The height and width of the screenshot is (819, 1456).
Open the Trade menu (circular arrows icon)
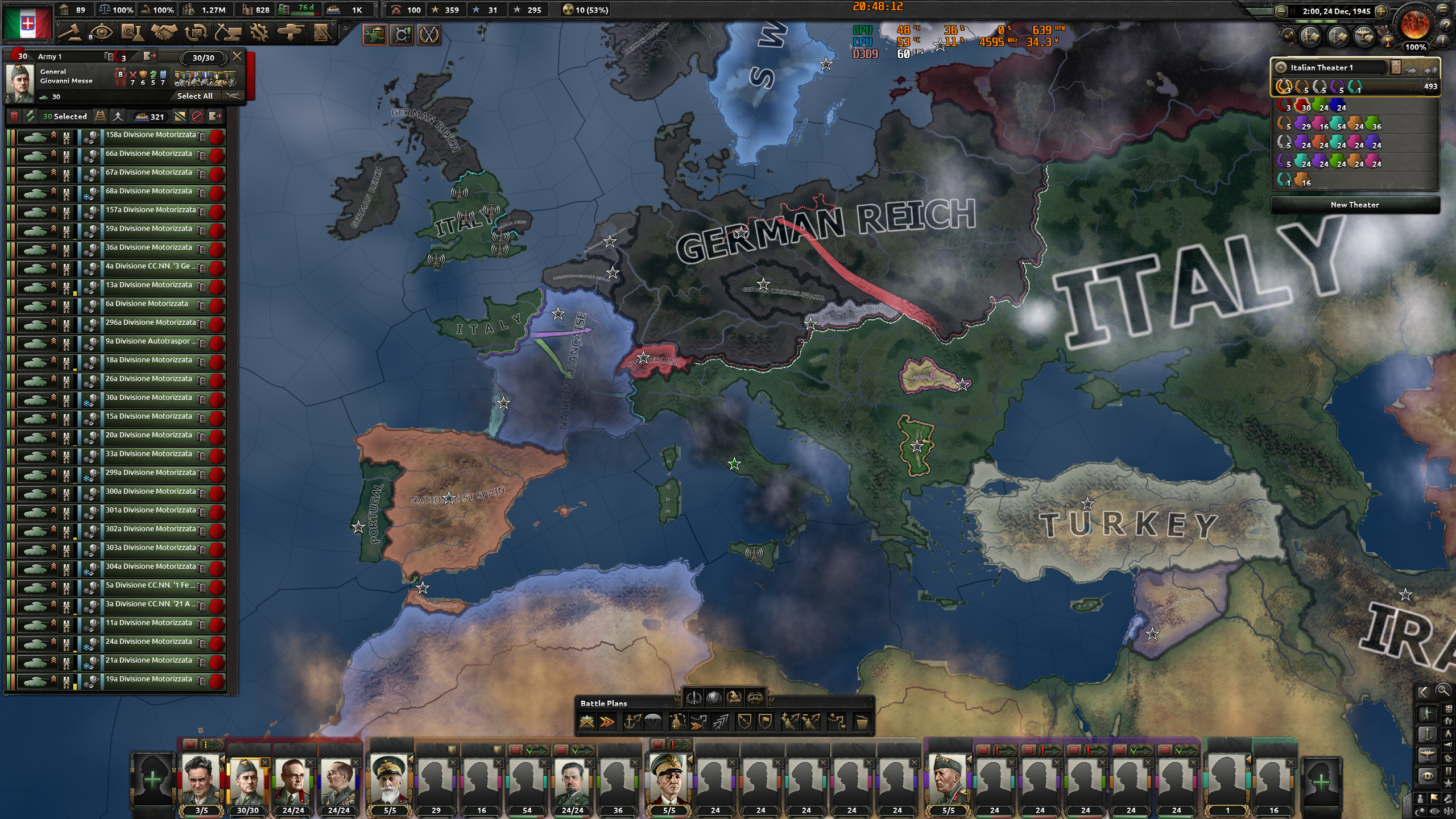196,33
